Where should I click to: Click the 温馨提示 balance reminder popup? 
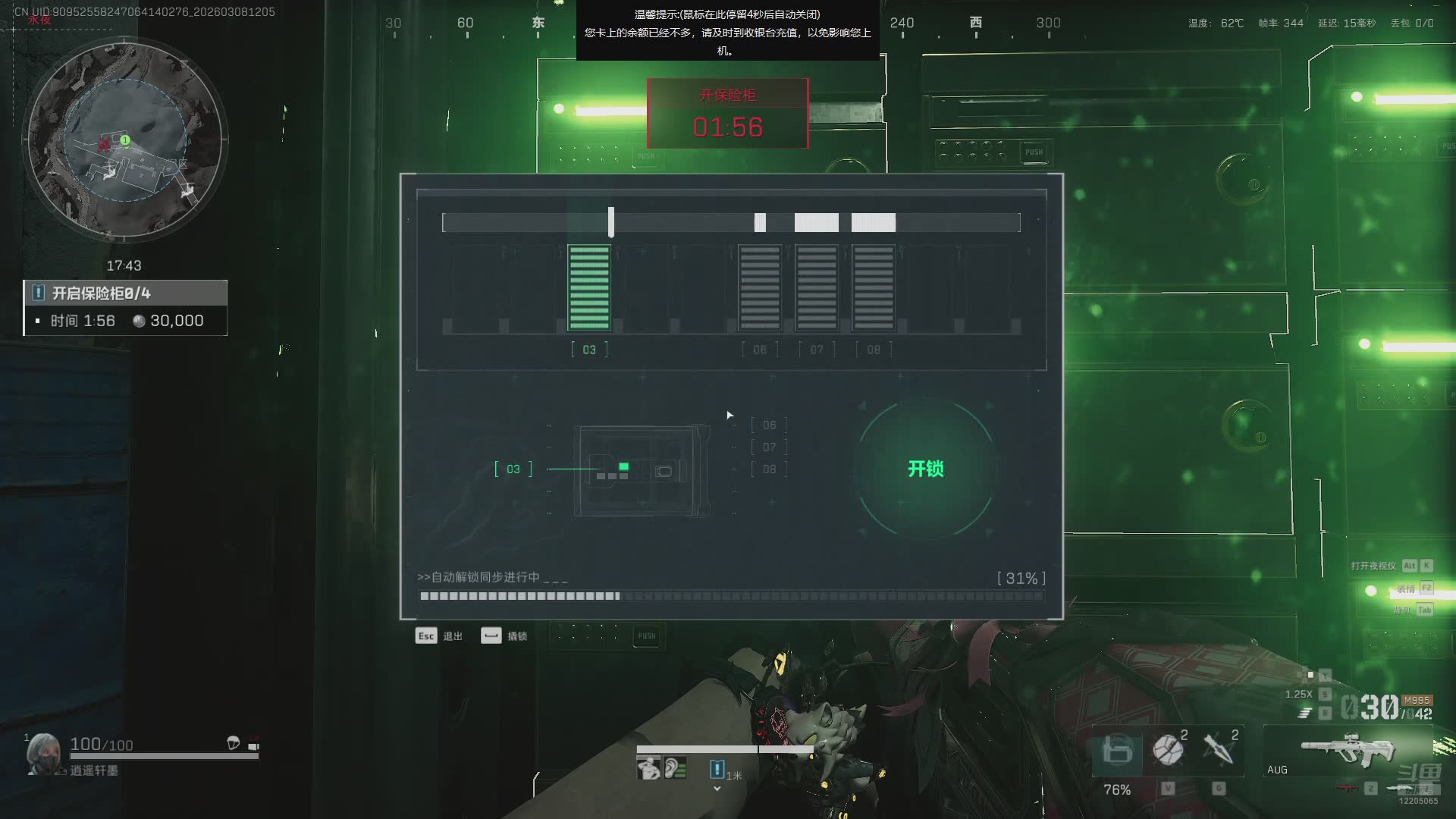pyautogui.click(x=727, y=32)
